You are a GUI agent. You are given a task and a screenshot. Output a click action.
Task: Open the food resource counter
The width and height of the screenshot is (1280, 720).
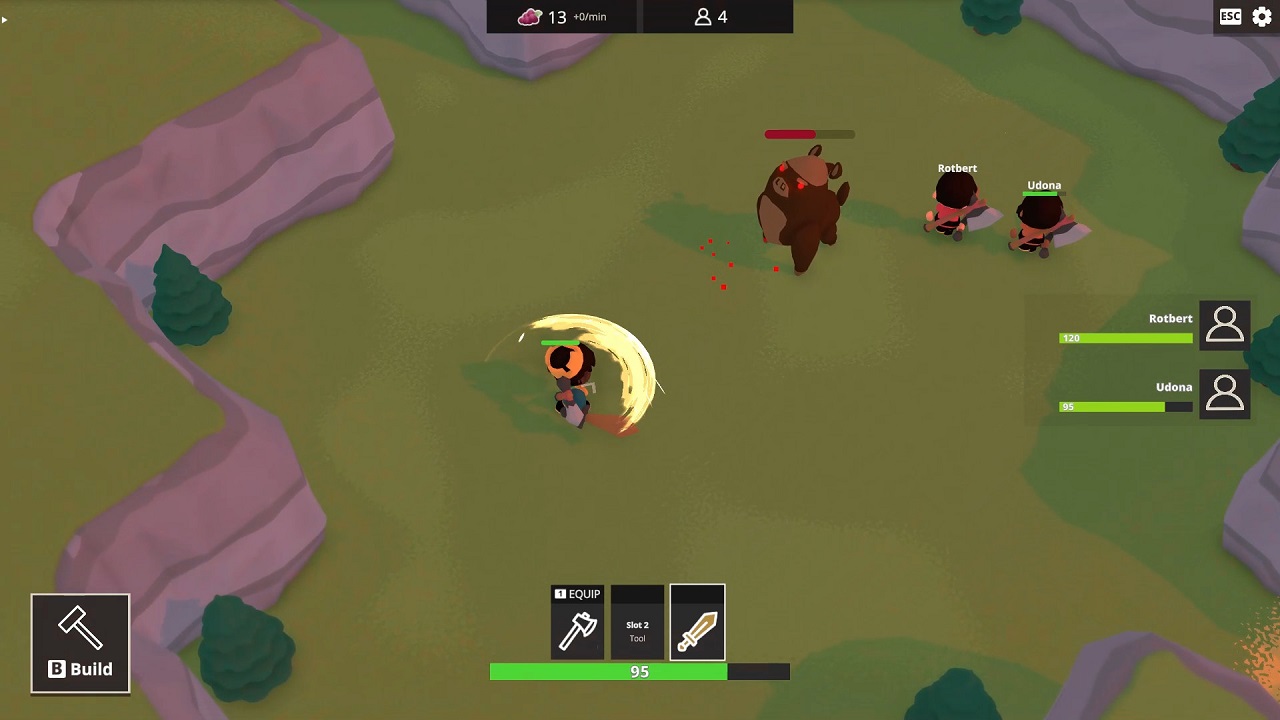[x=562, y=17]
